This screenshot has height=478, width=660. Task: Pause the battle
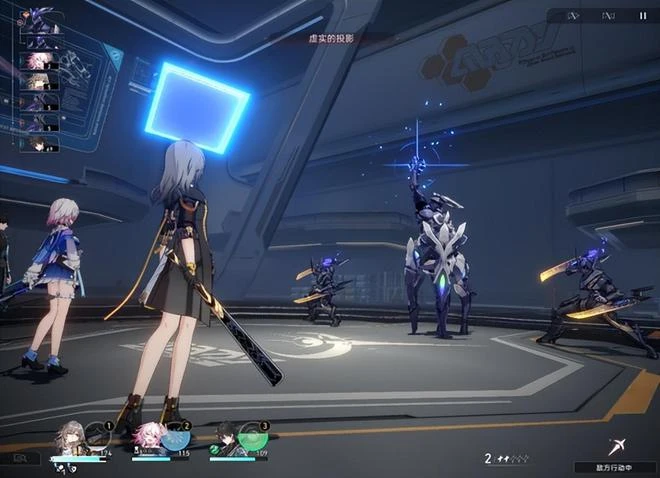642,16
